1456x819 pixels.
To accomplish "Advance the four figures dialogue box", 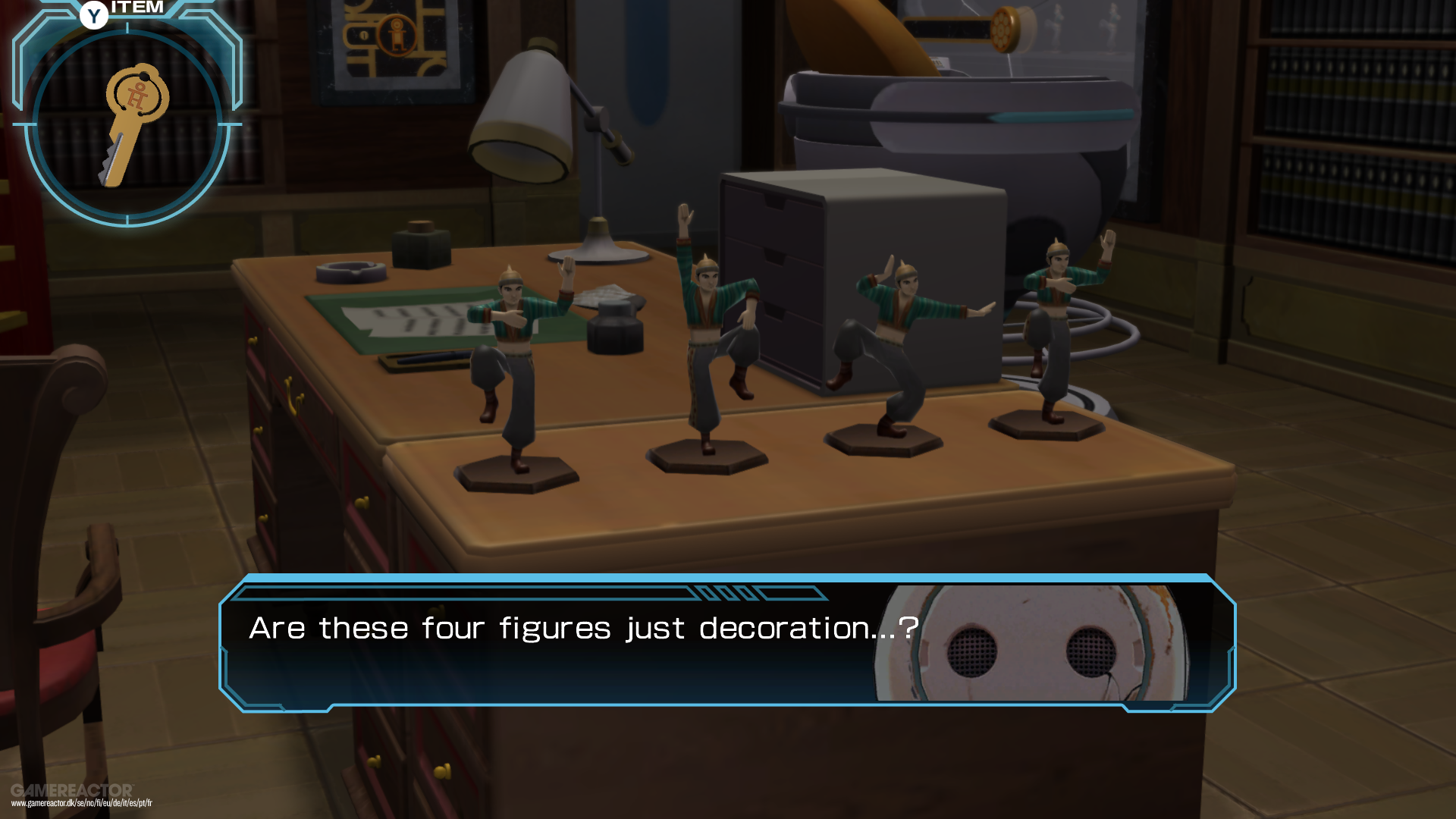I will [726, 643].
